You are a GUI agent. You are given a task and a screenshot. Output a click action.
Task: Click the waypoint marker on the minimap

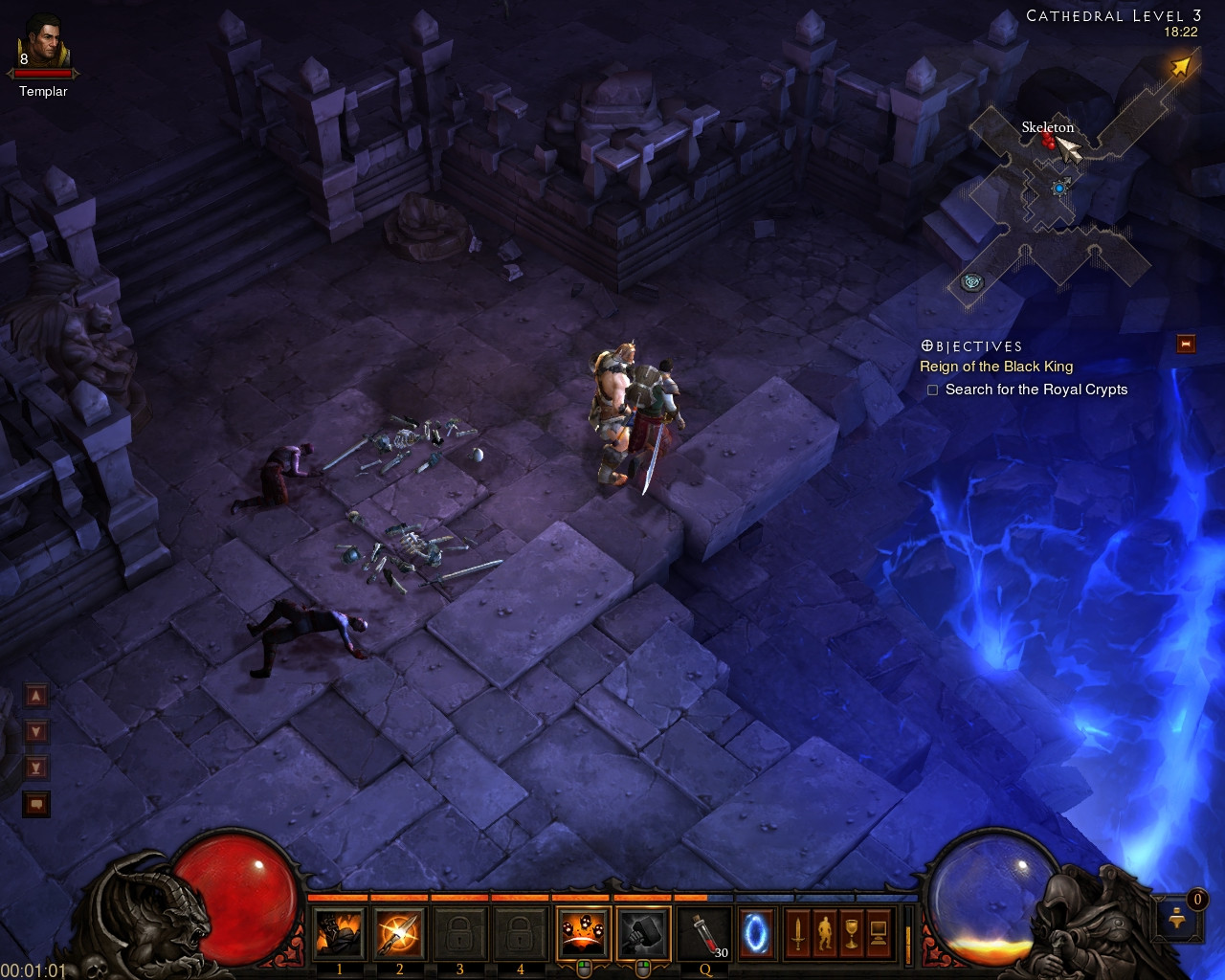click(972, 282)
